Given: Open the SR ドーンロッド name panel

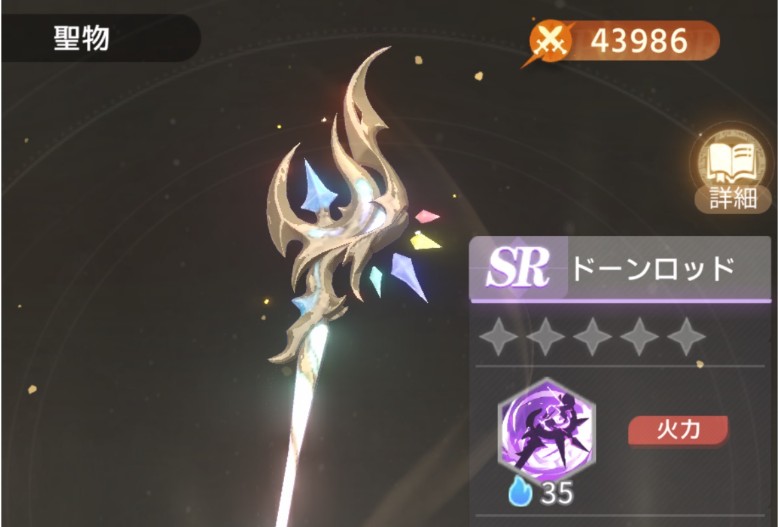Looking at the screenshot, I should (x=623, y=268).
